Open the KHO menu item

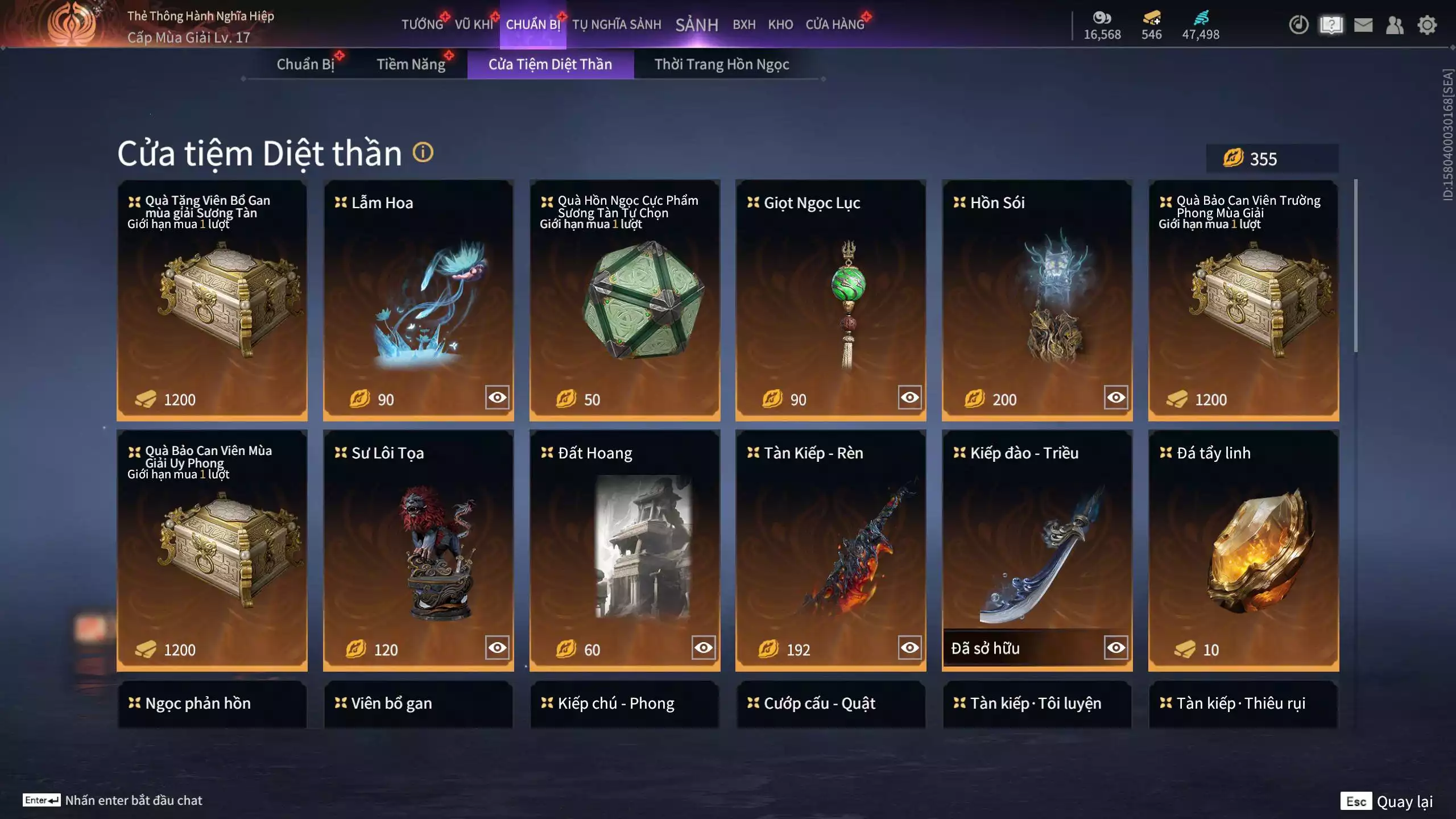(x=781, y=24)
